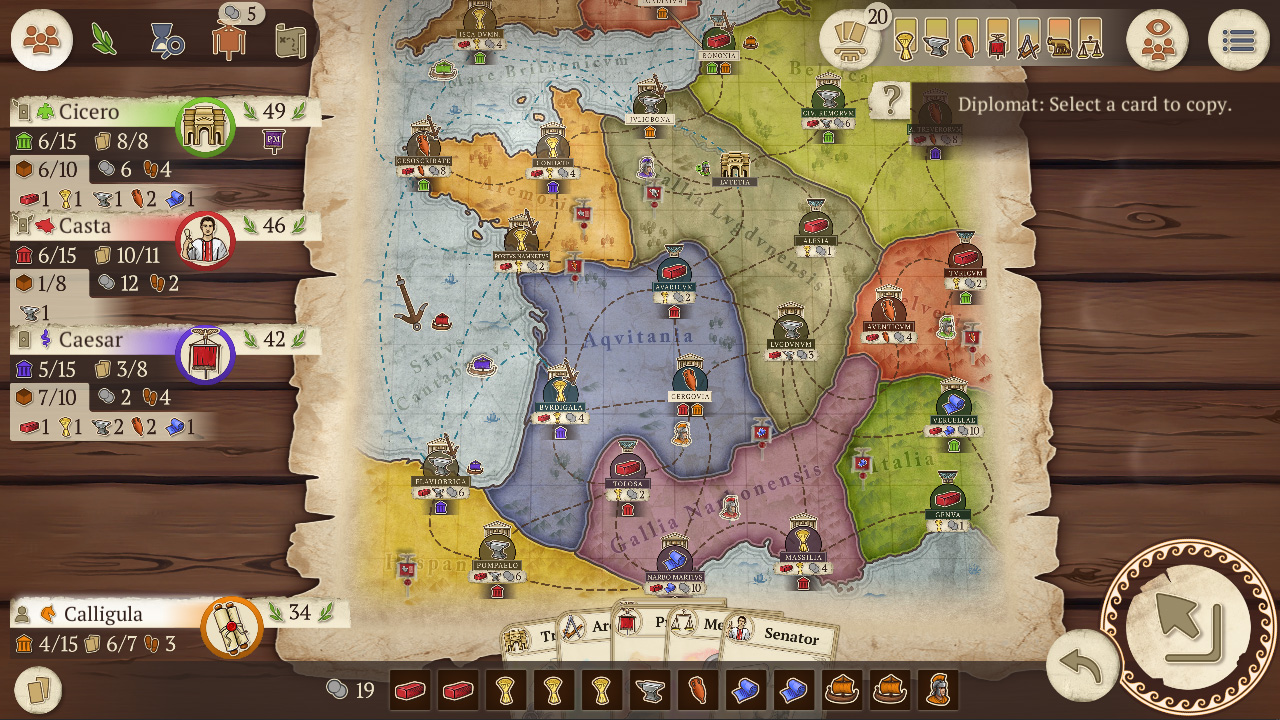Viewport: 1280px width, 720px height.
Task: Open the spectator eye view icon top-right
Action: click(x=1158, y=40)
